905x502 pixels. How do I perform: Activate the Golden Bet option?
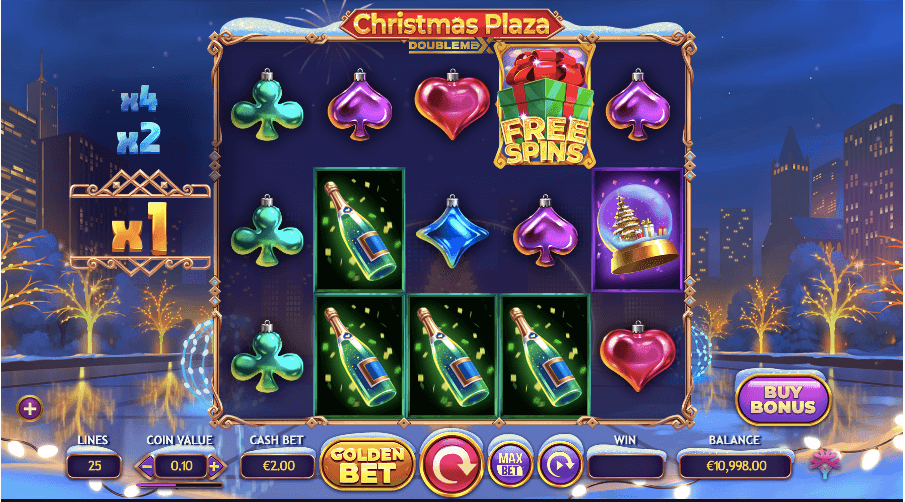367,464
